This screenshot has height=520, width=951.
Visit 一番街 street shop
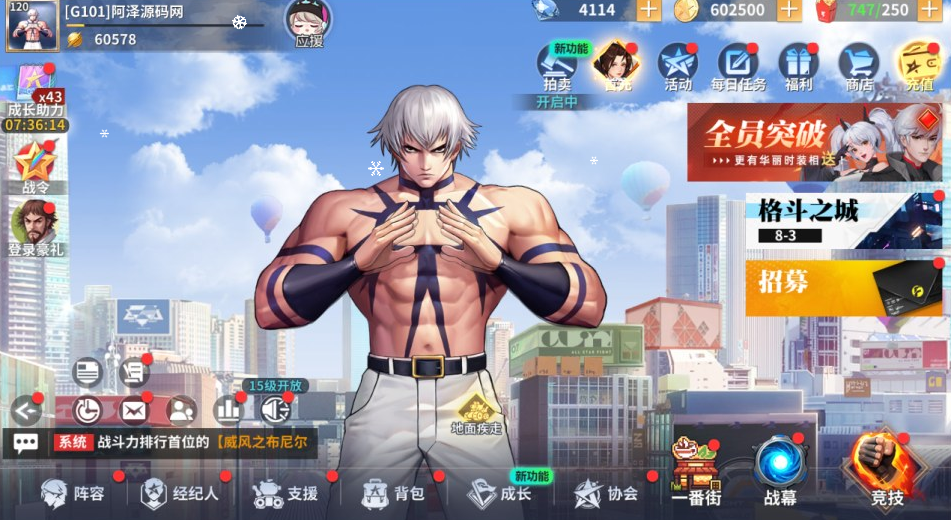point(696,472)
